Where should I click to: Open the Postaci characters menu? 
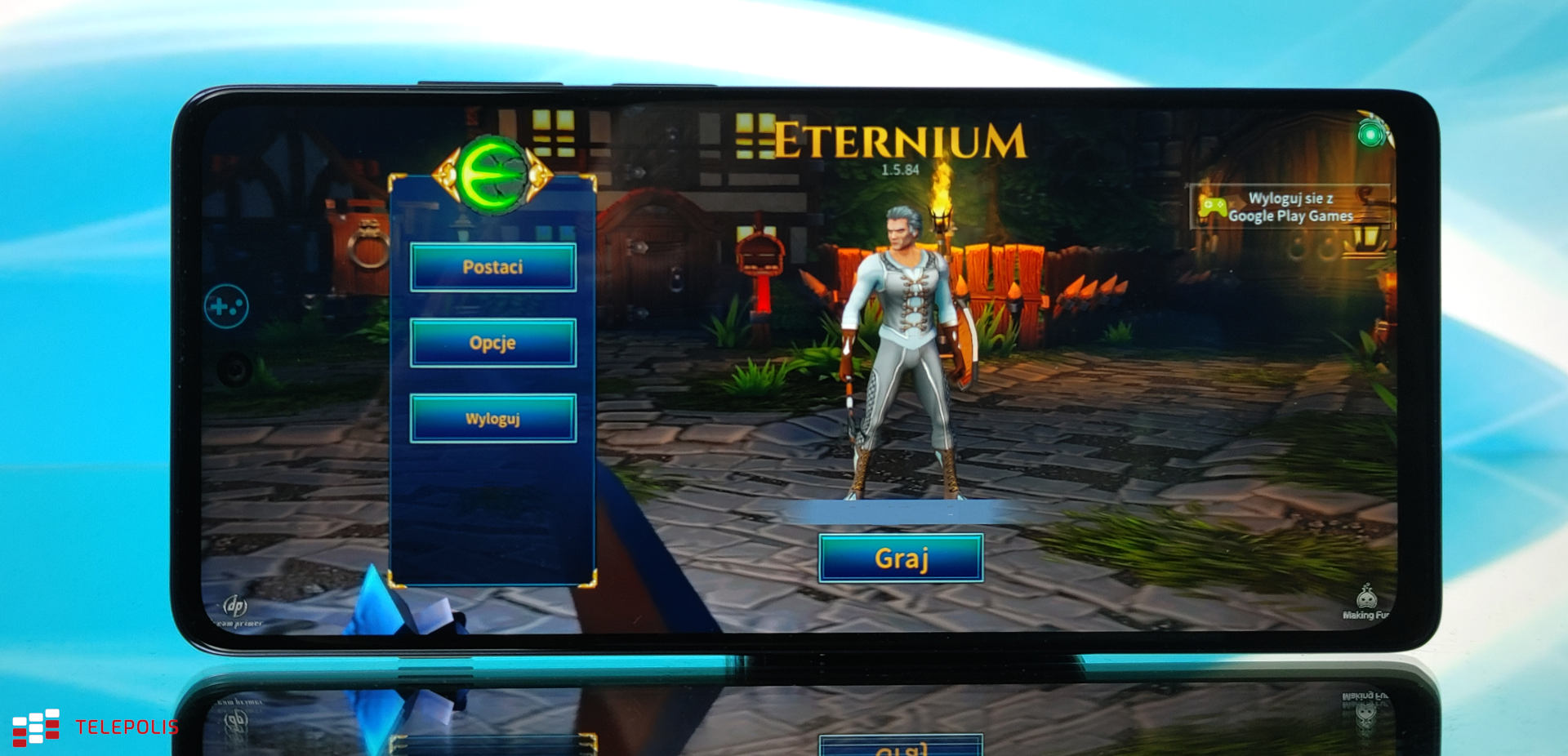coord(492,267)
